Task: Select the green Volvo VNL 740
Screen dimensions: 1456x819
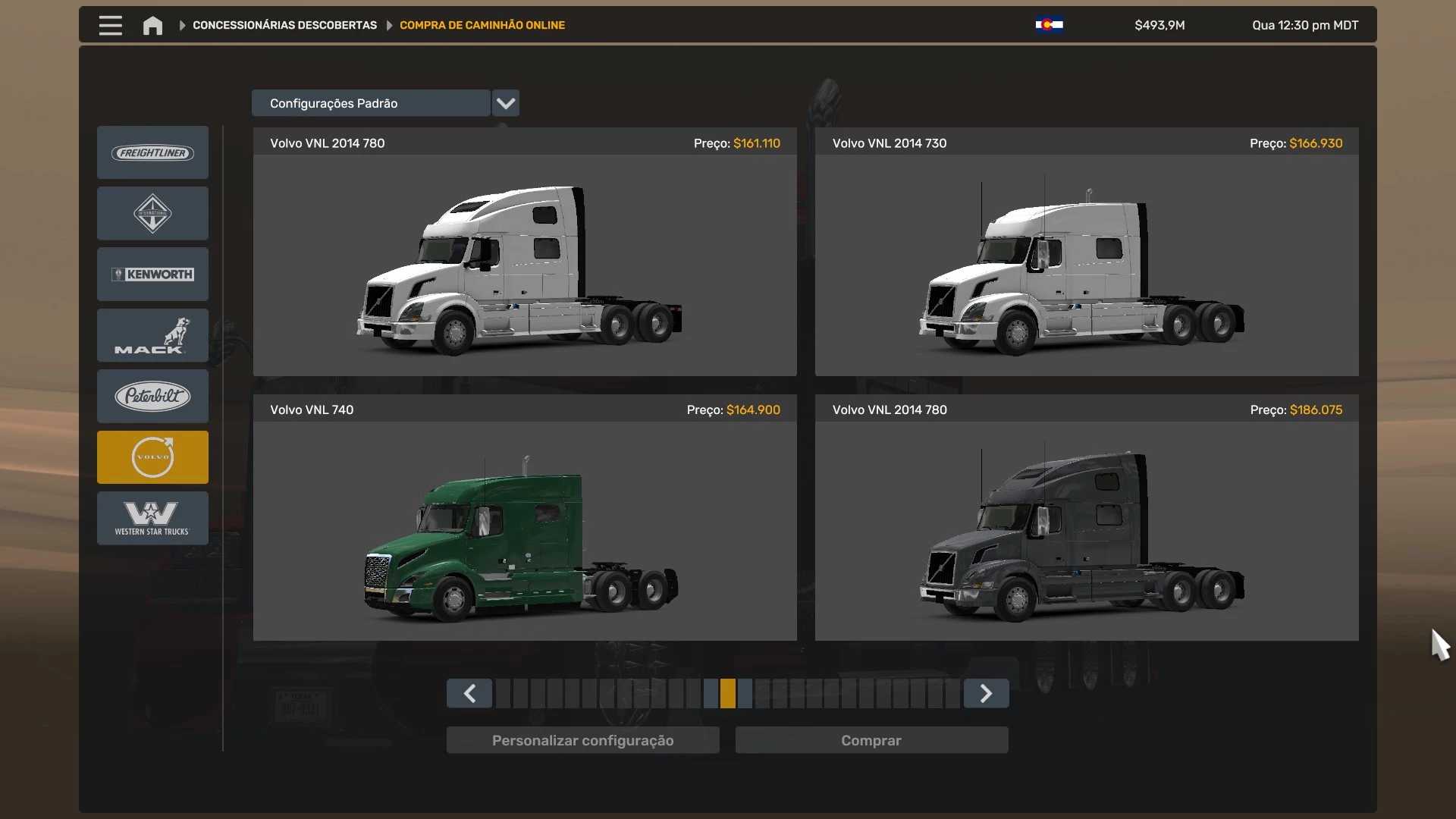Action: 525,531
